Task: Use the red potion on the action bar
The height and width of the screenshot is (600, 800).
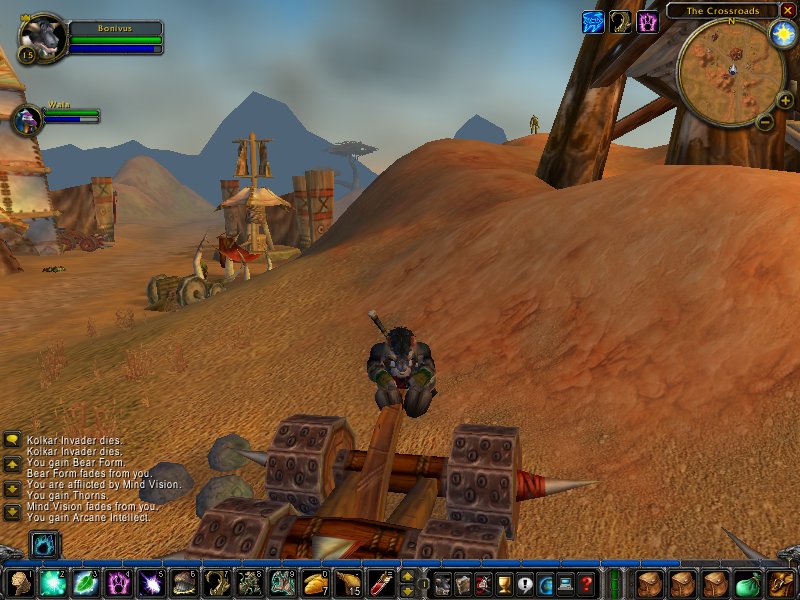Action: coord(379,582)
